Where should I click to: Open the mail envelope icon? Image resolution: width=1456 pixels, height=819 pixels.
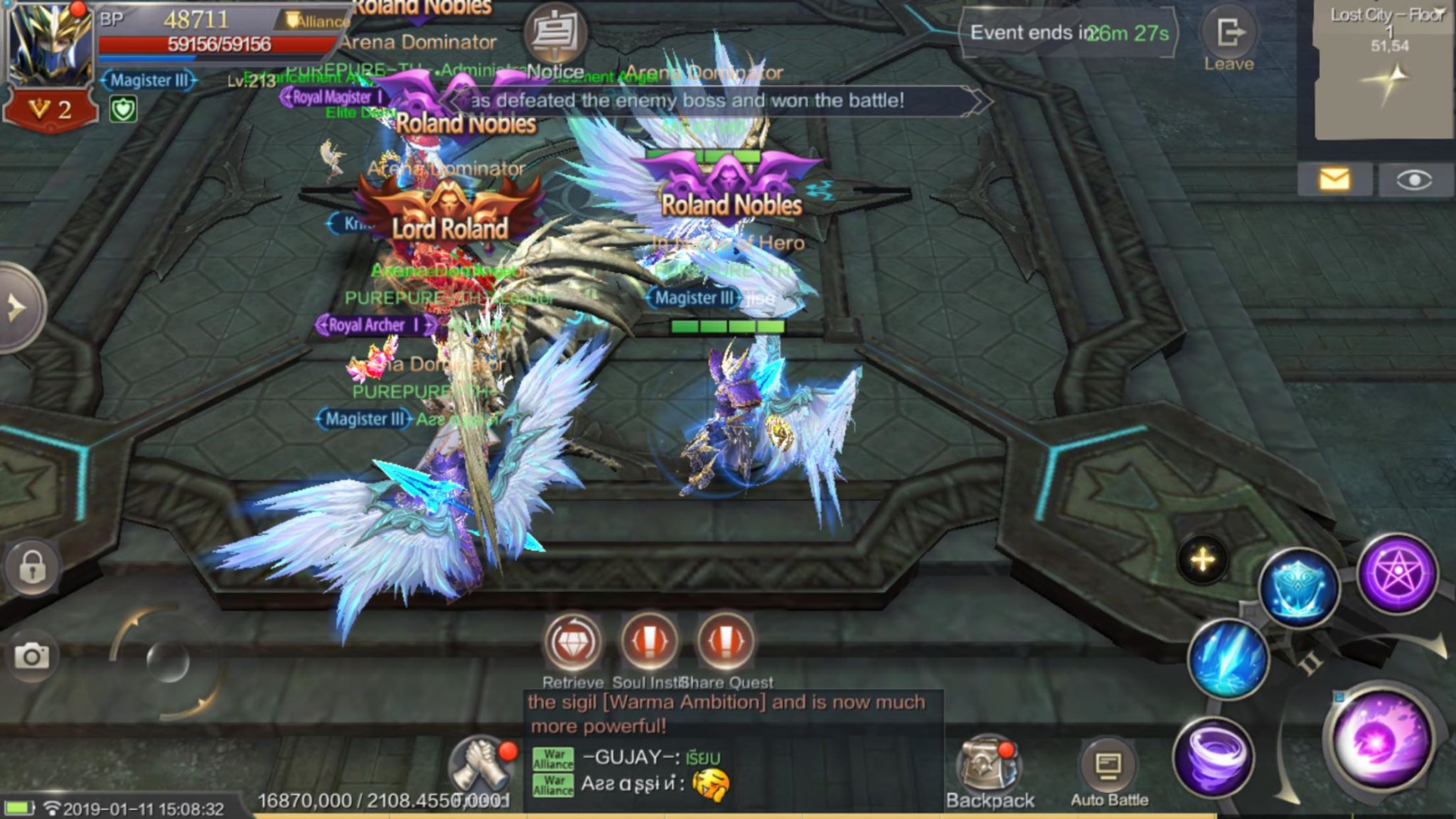click(x=1334, y=179)
